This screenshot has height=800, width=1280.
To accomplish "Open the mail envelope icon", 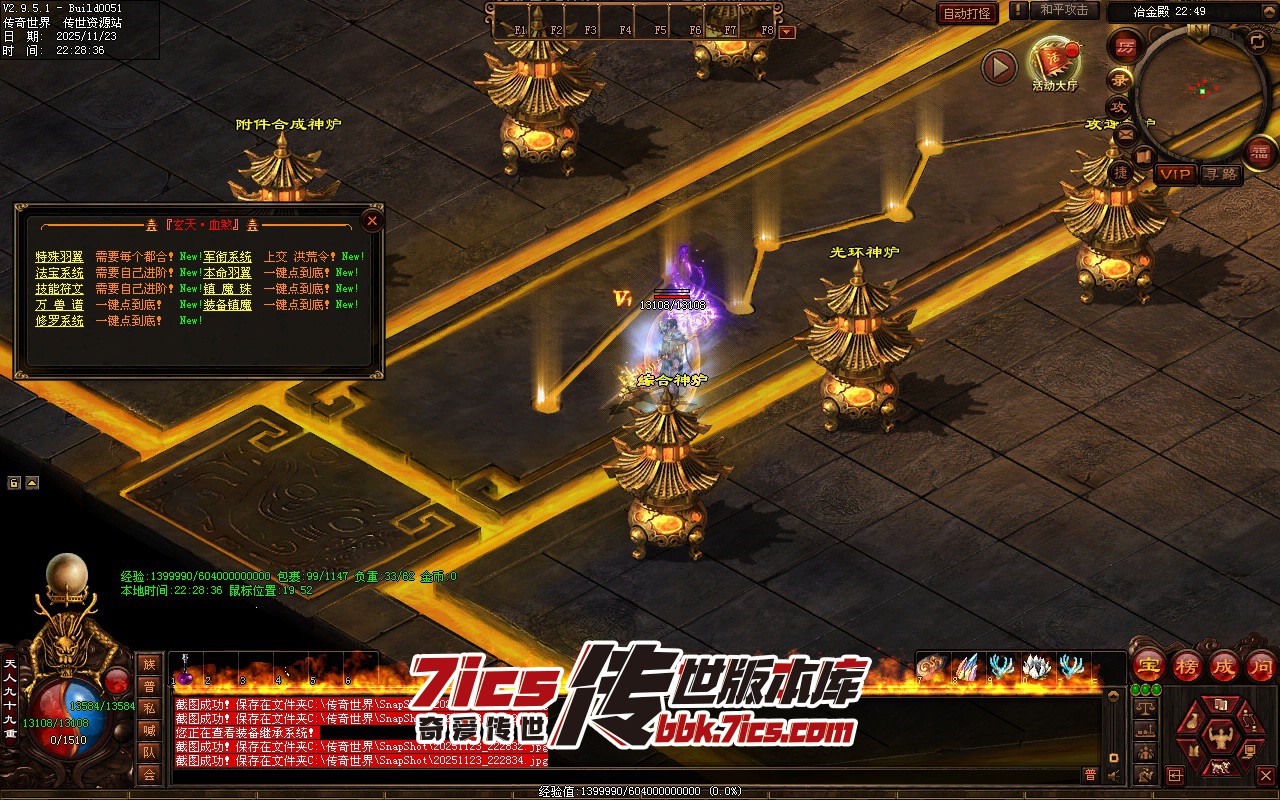I will 1125,133.
